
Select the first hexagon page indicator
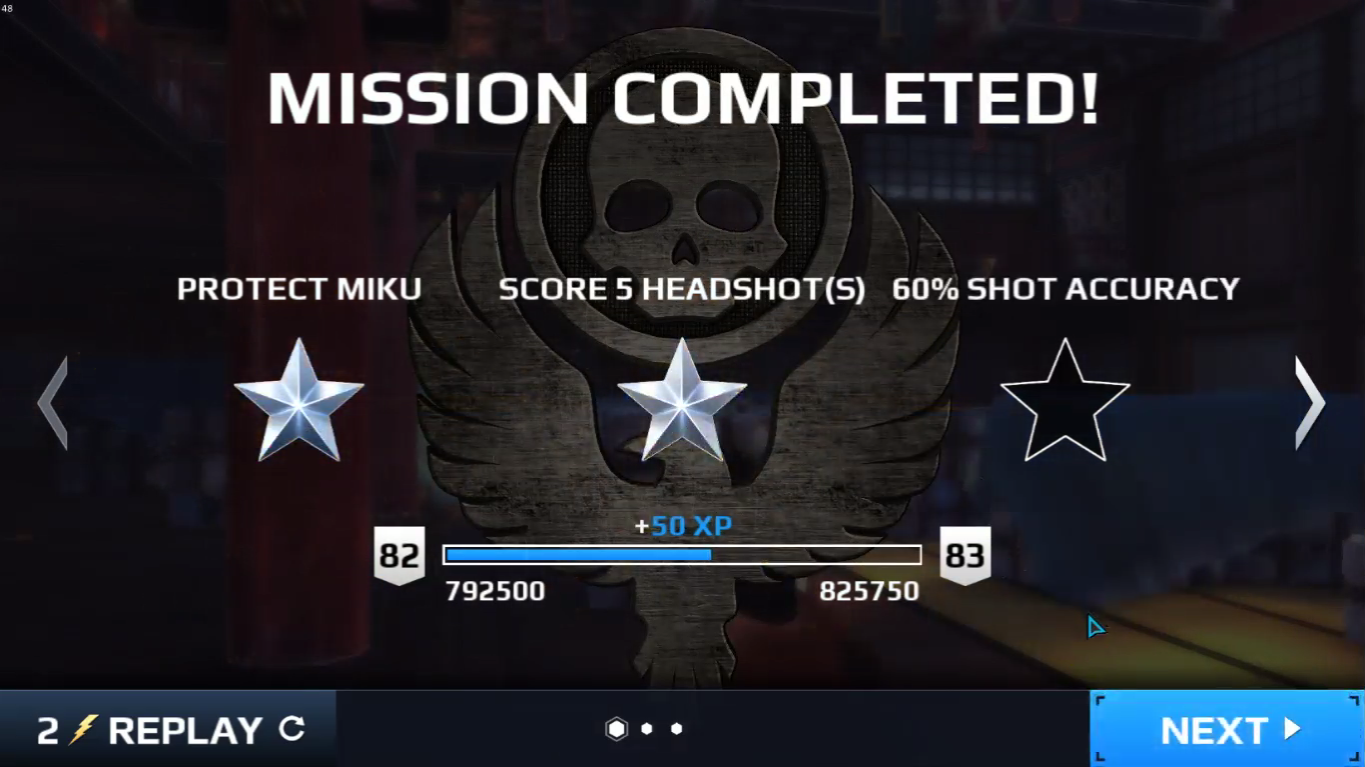617,729
